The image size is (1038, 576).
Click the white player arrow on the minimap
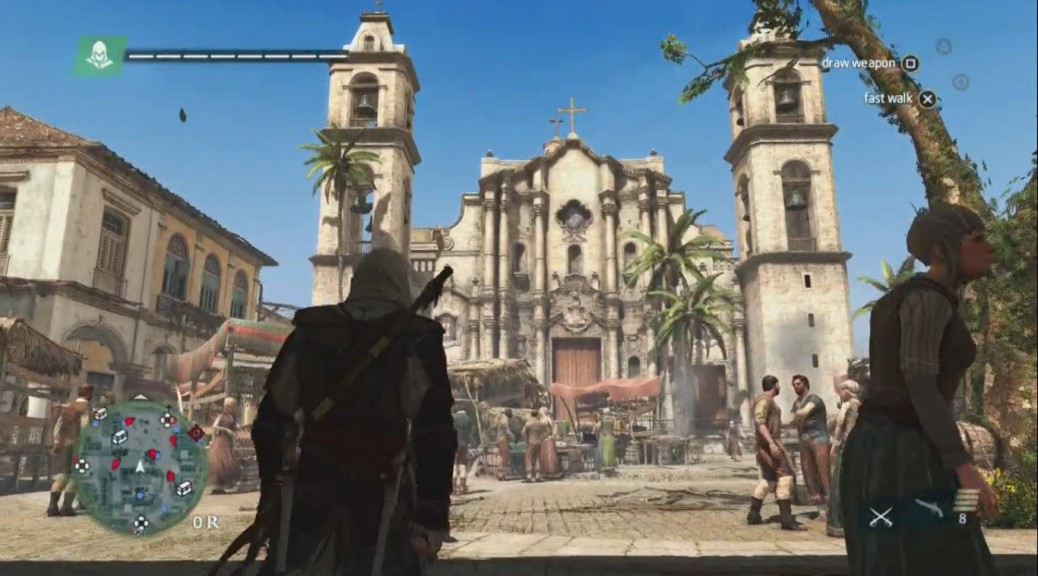point(140,466)
